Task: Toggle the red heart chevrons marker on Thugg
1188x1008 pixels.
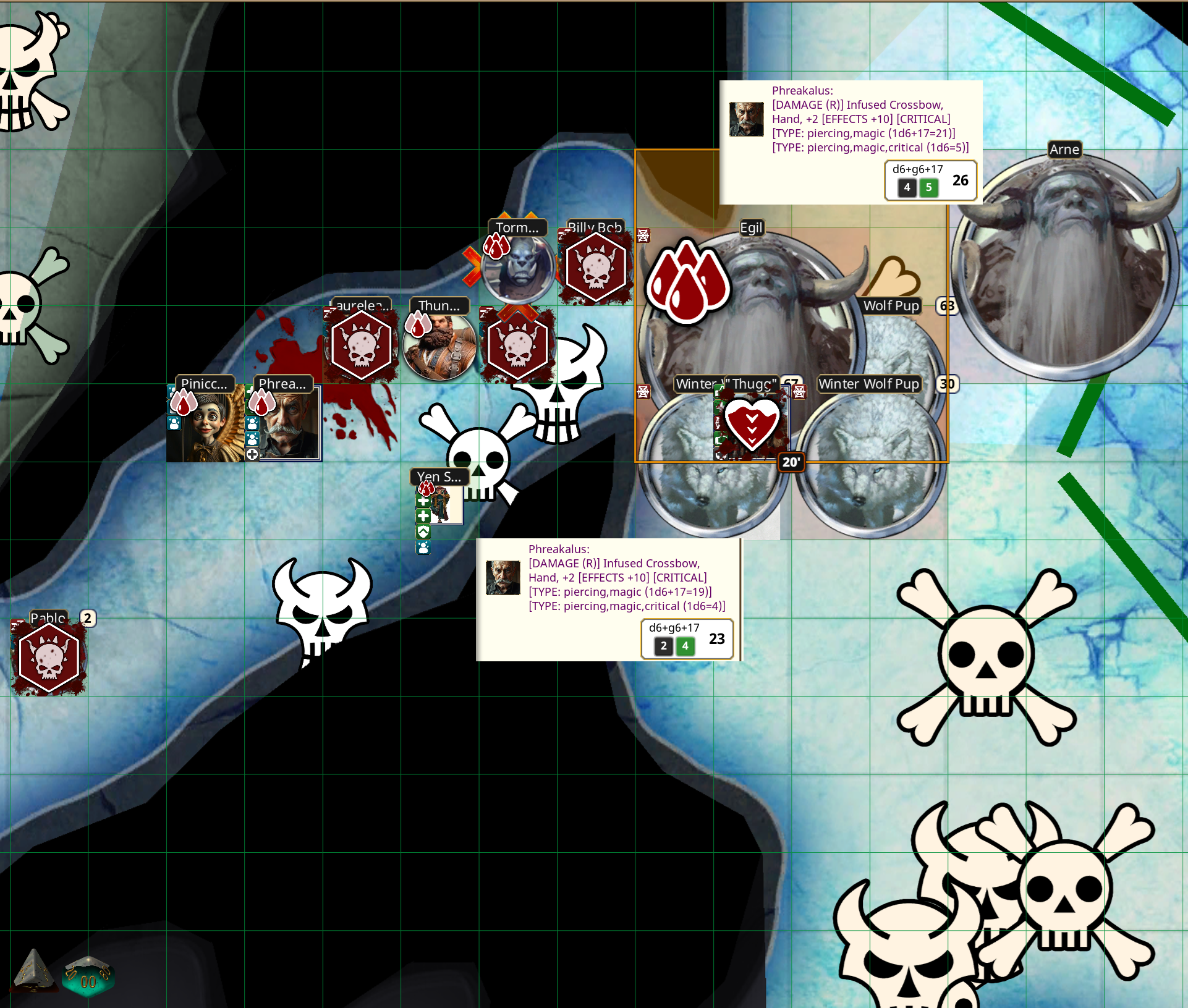Action: coord(751,424)
